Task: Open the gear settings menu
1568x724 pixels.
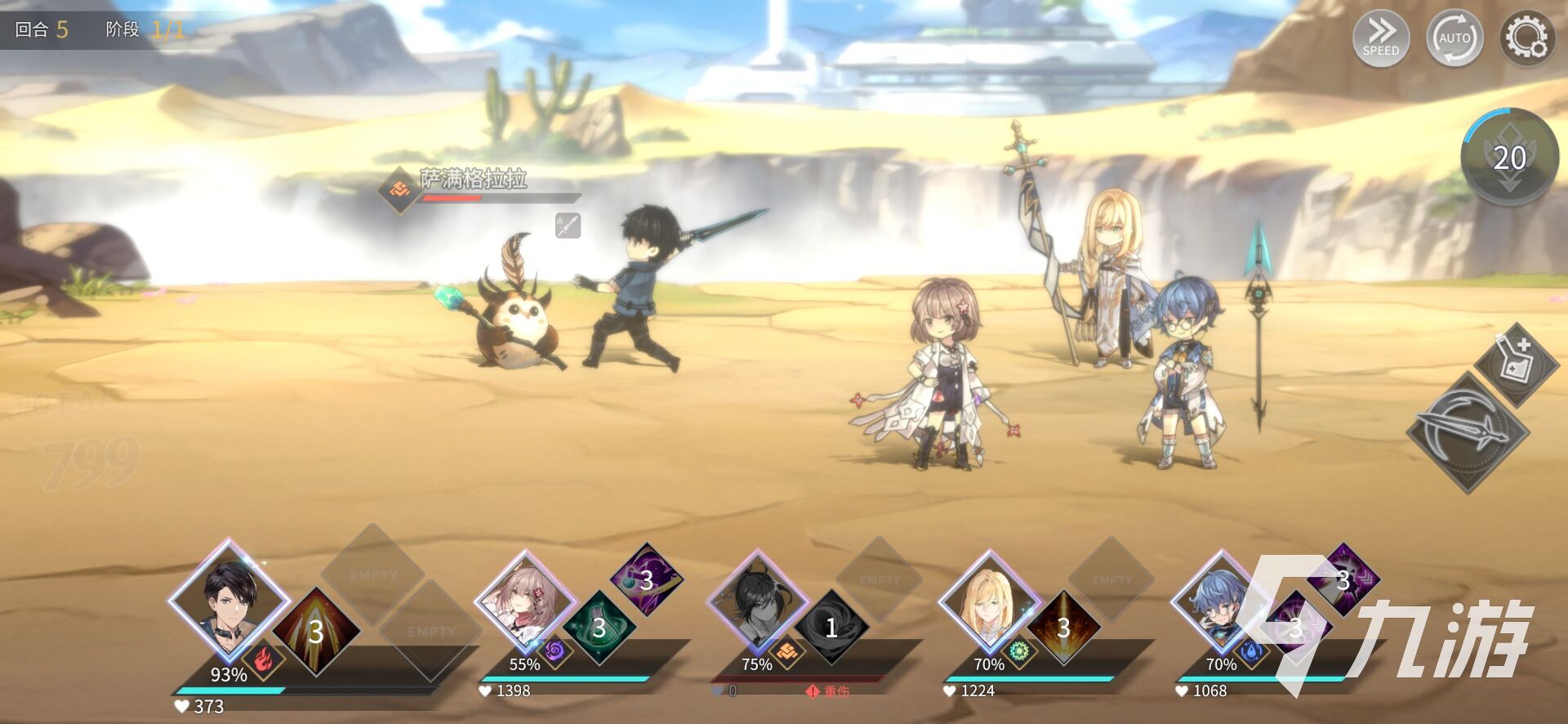Action: [x=1526, y=38]
